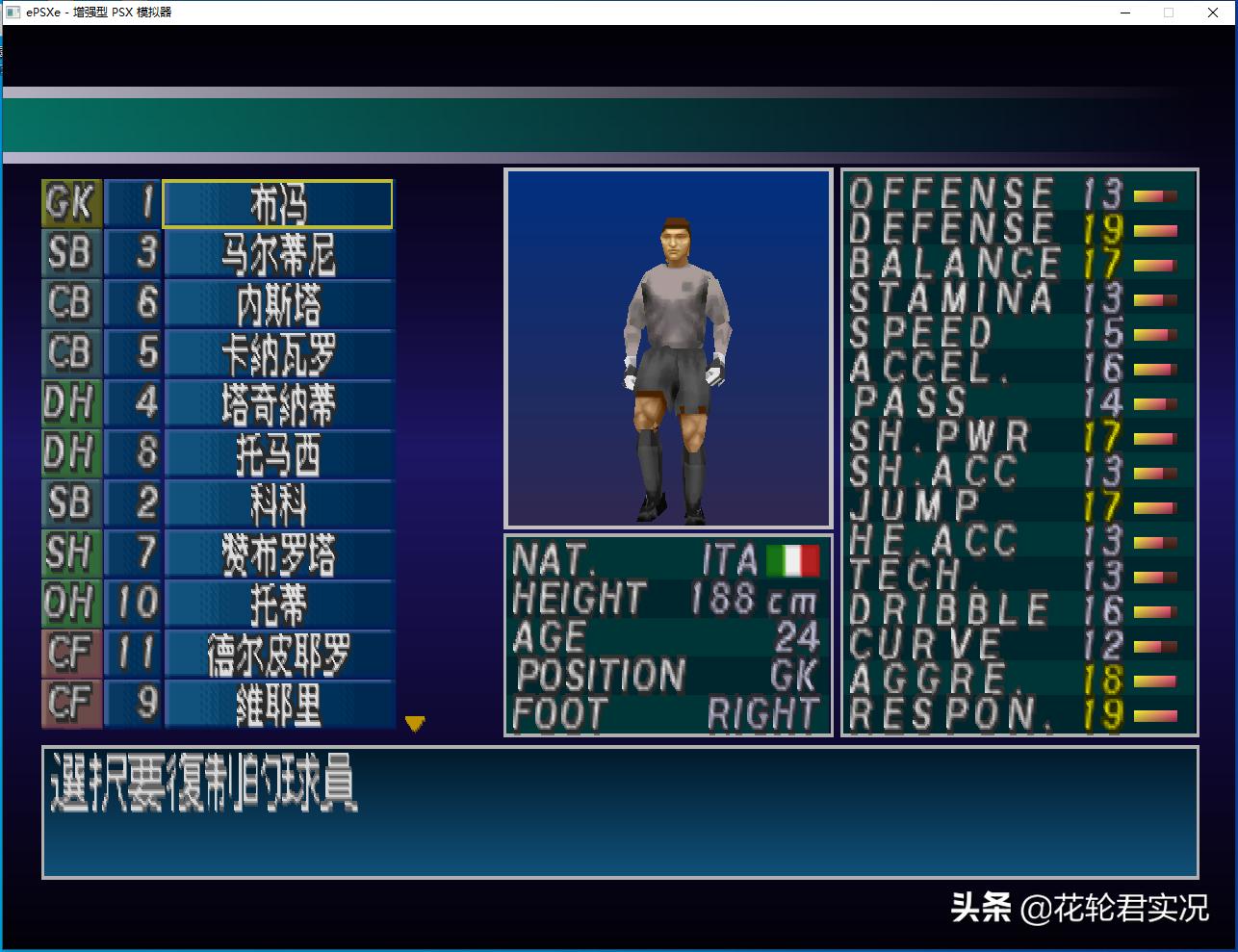The image size is (1238, 952).
Task: Select midfielder 塔奇纳蒂
Action: 279,404
